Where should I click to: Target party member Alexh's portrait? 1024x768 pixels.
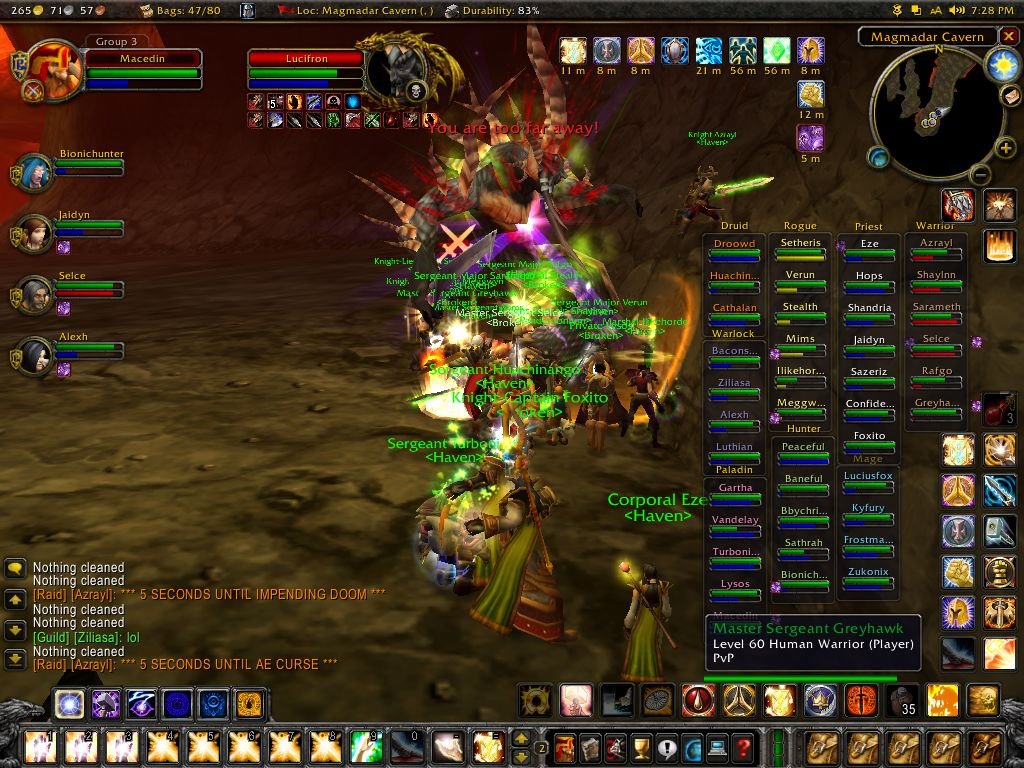point(34,356)
